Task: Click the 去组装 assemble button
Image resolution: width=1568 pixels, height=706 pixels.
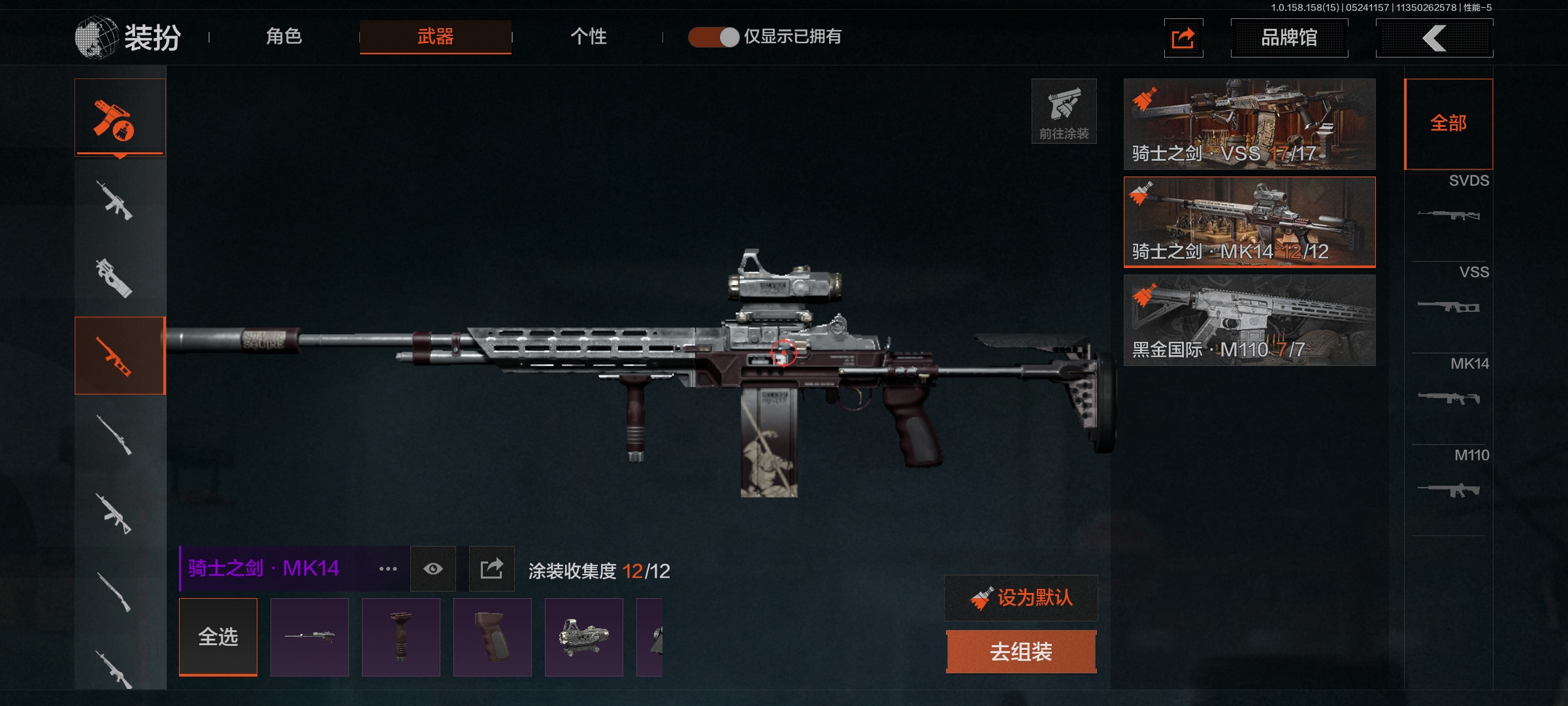Action: point(1021,652)
